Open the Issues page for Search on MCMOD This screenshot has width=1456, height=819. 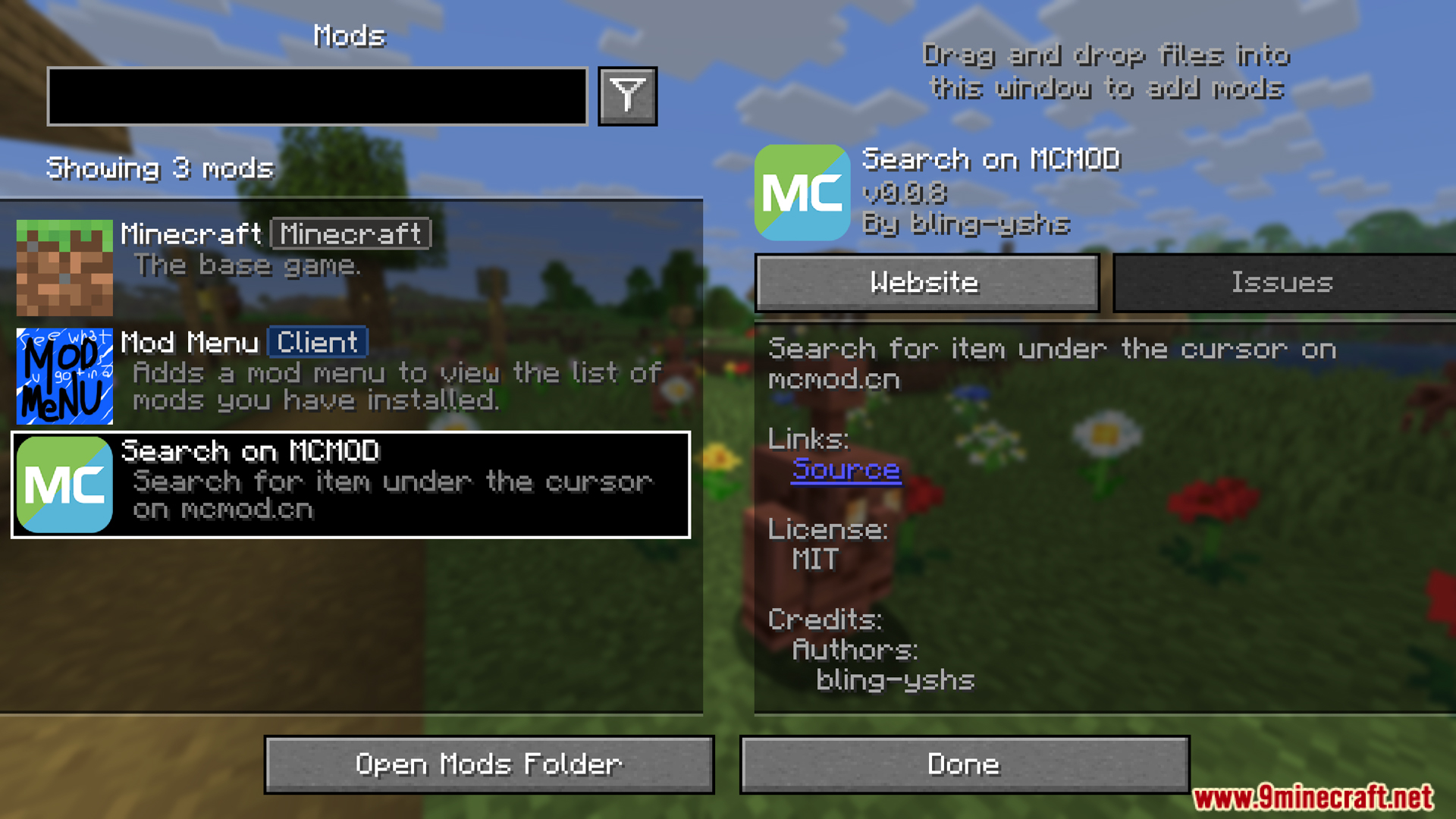pyautogui.click(x=1282, y=282)
